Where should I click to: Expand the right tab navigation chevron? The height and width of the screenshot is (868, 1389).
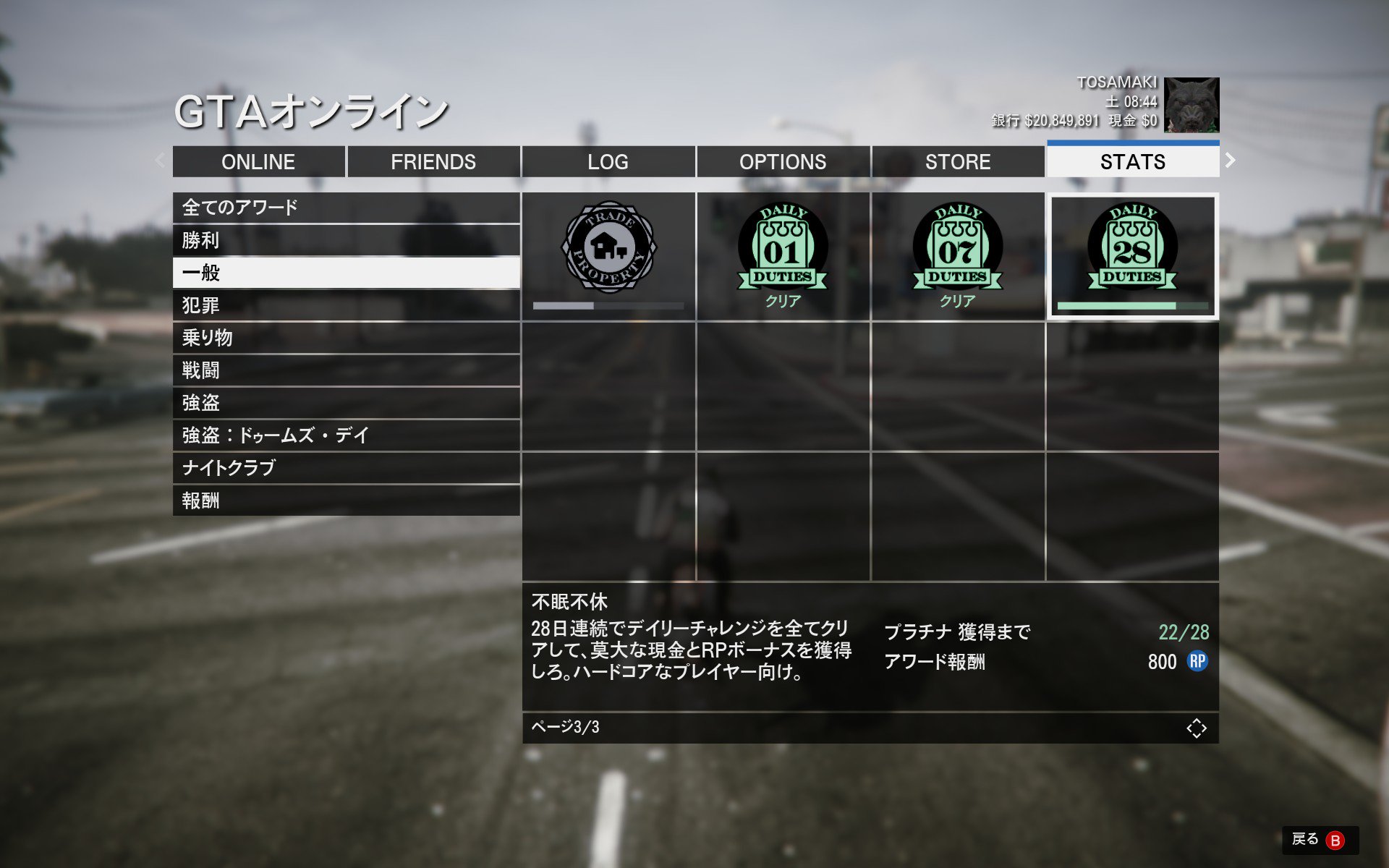[1230, 160]
